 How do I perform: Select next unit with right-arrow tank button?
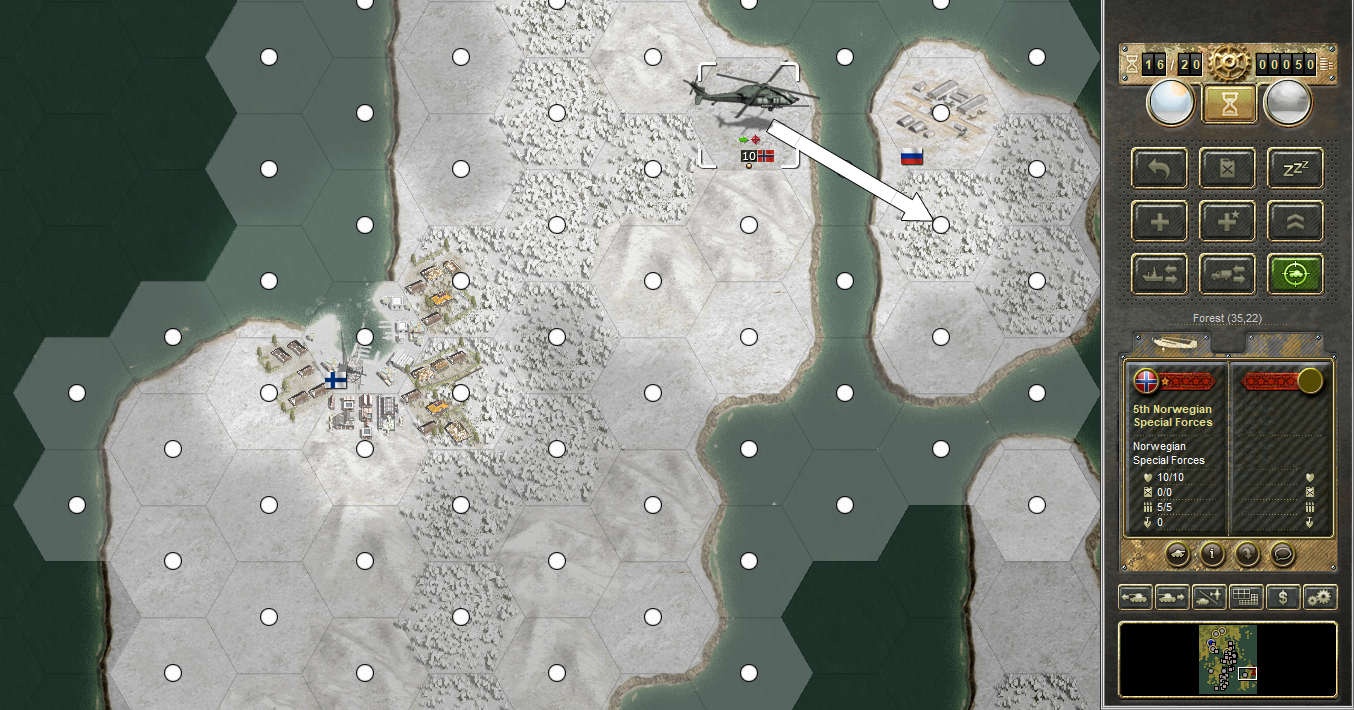[x=1172, y=598]
